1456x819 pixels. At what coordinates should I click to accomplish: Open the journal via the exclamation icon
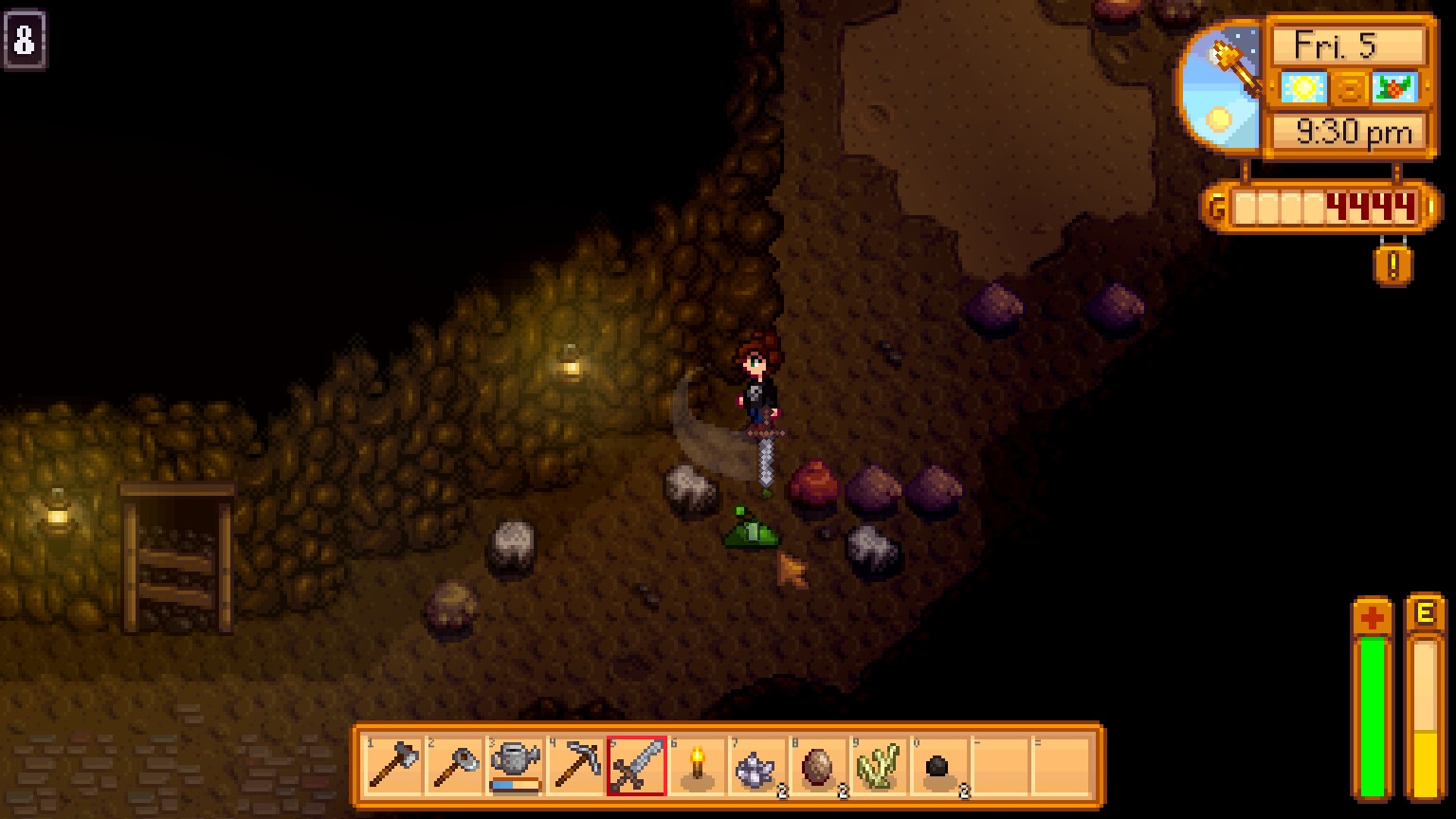1392,265
